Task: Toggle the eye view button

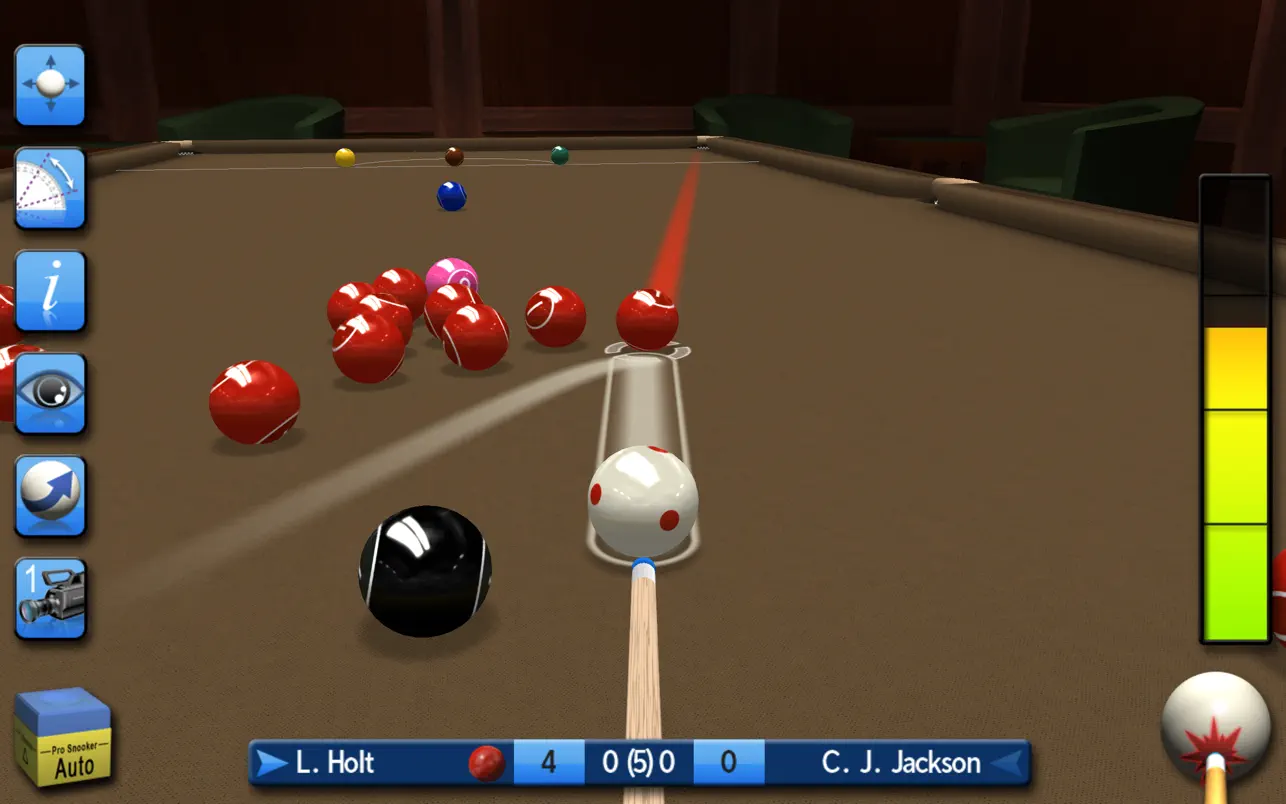Action: click(x=50, y=393)
